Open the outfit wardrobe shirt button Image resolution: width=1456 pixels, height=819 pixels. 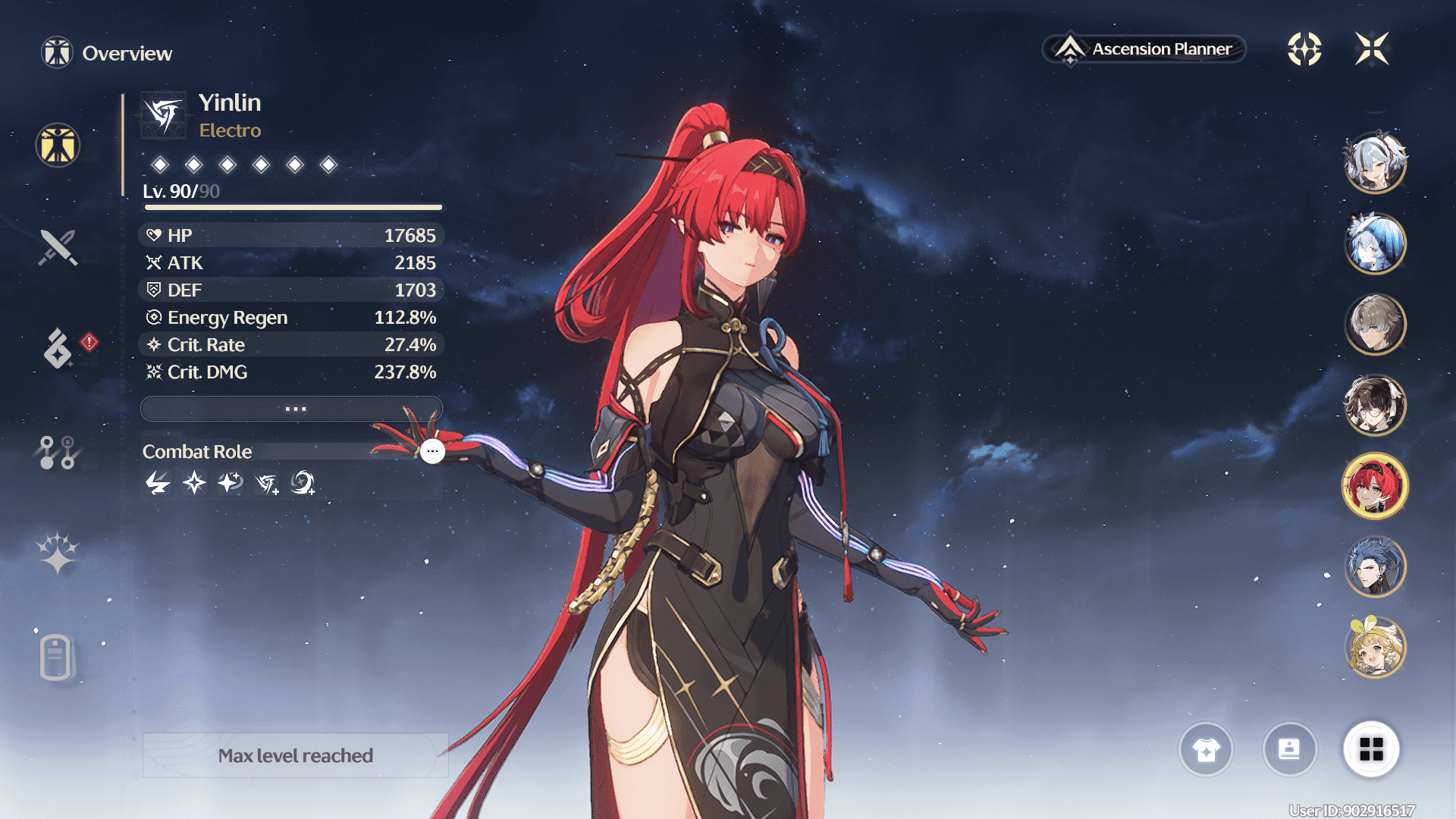(x=1206, y=750)
